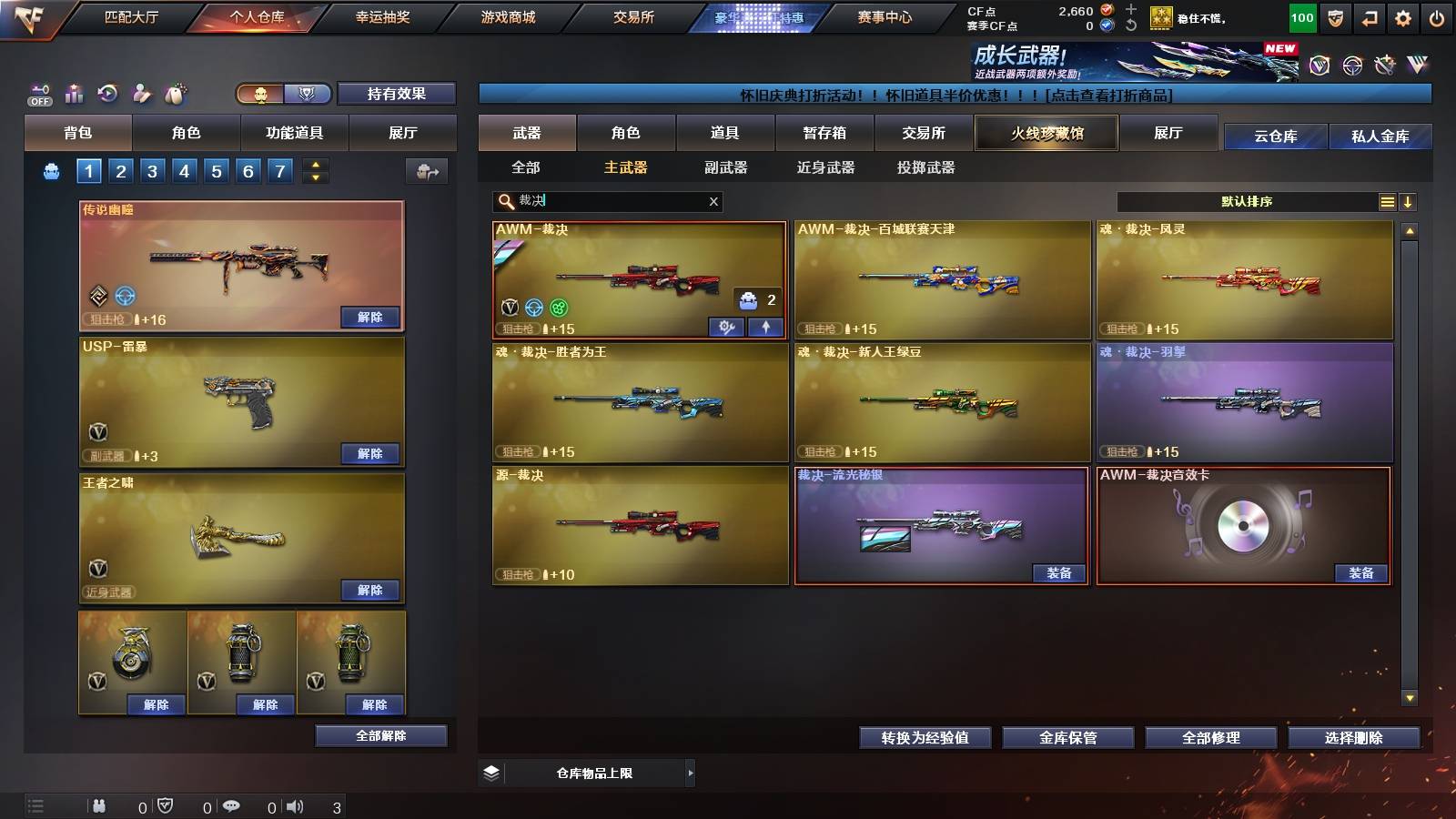Viewport: 1456px width, 819px height.
Task: Select the pet egg icon near 持有效果
Action: [175, 94]
